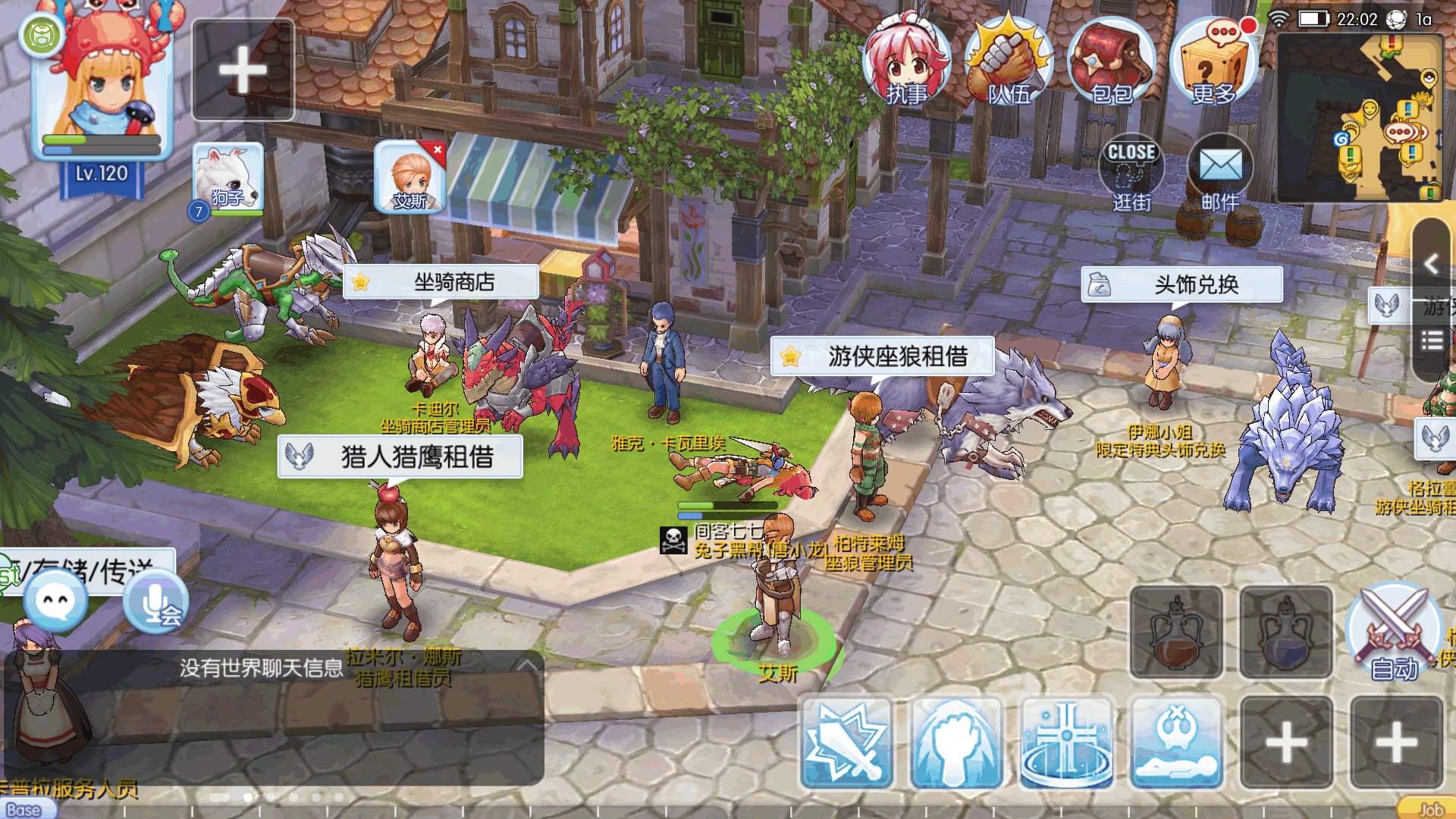Image resolution: width=1456 pixels, height=819 pixels.
Task: Show the 更多 more options menu
Action: 1213,62
